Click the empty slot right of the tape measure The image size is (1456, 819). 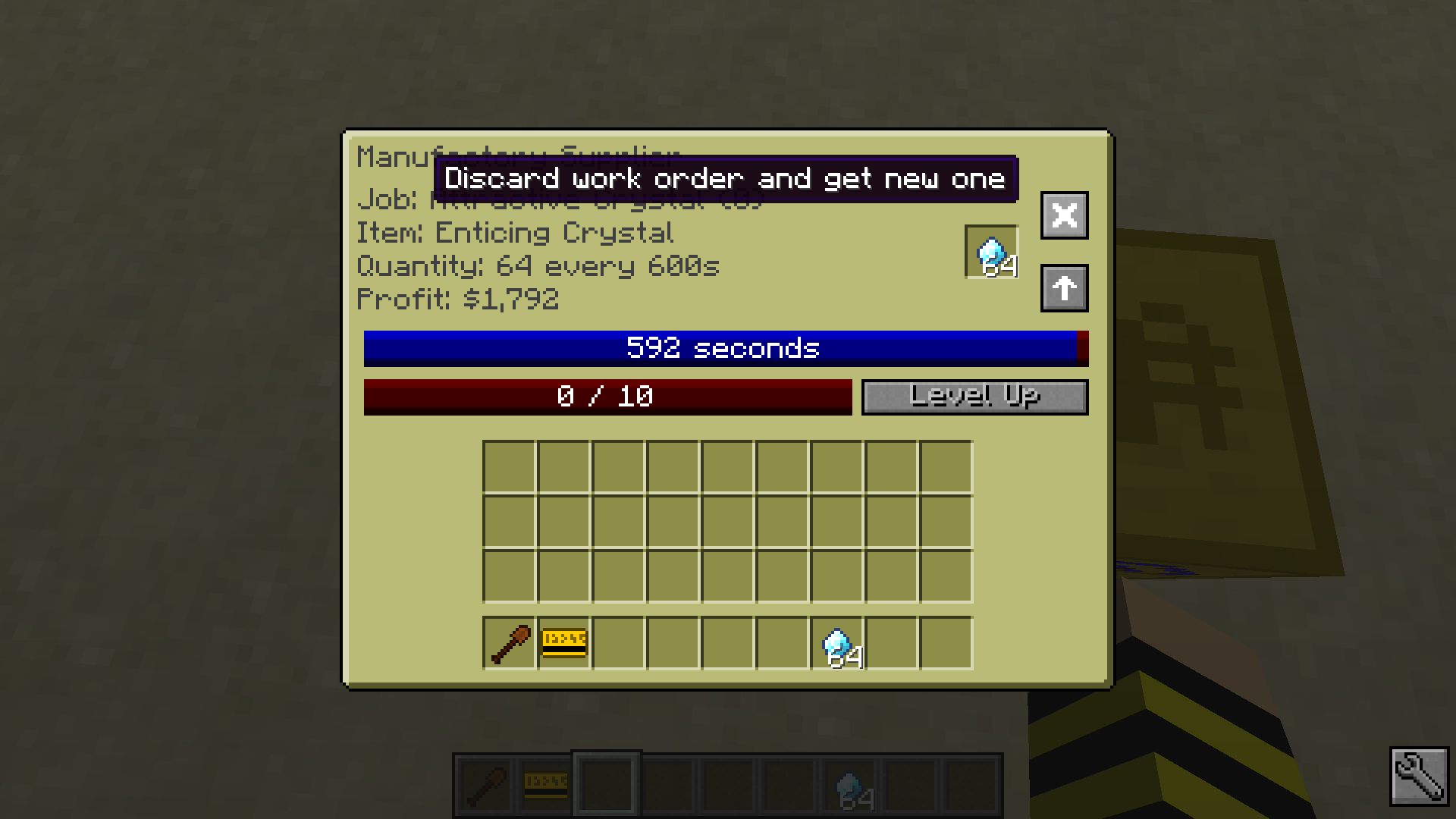(x=617, y=642)
